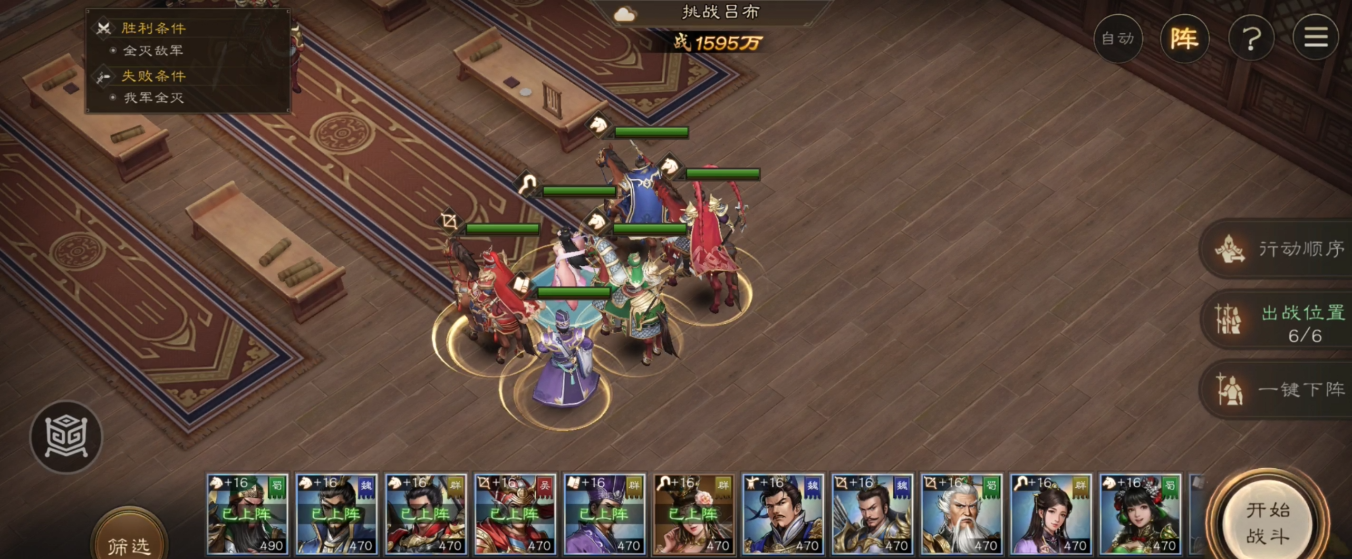Select the deployed red-helmeted 吴 hero card
Viewport: 1352px width, 559px height.
[x=515, y=514]
